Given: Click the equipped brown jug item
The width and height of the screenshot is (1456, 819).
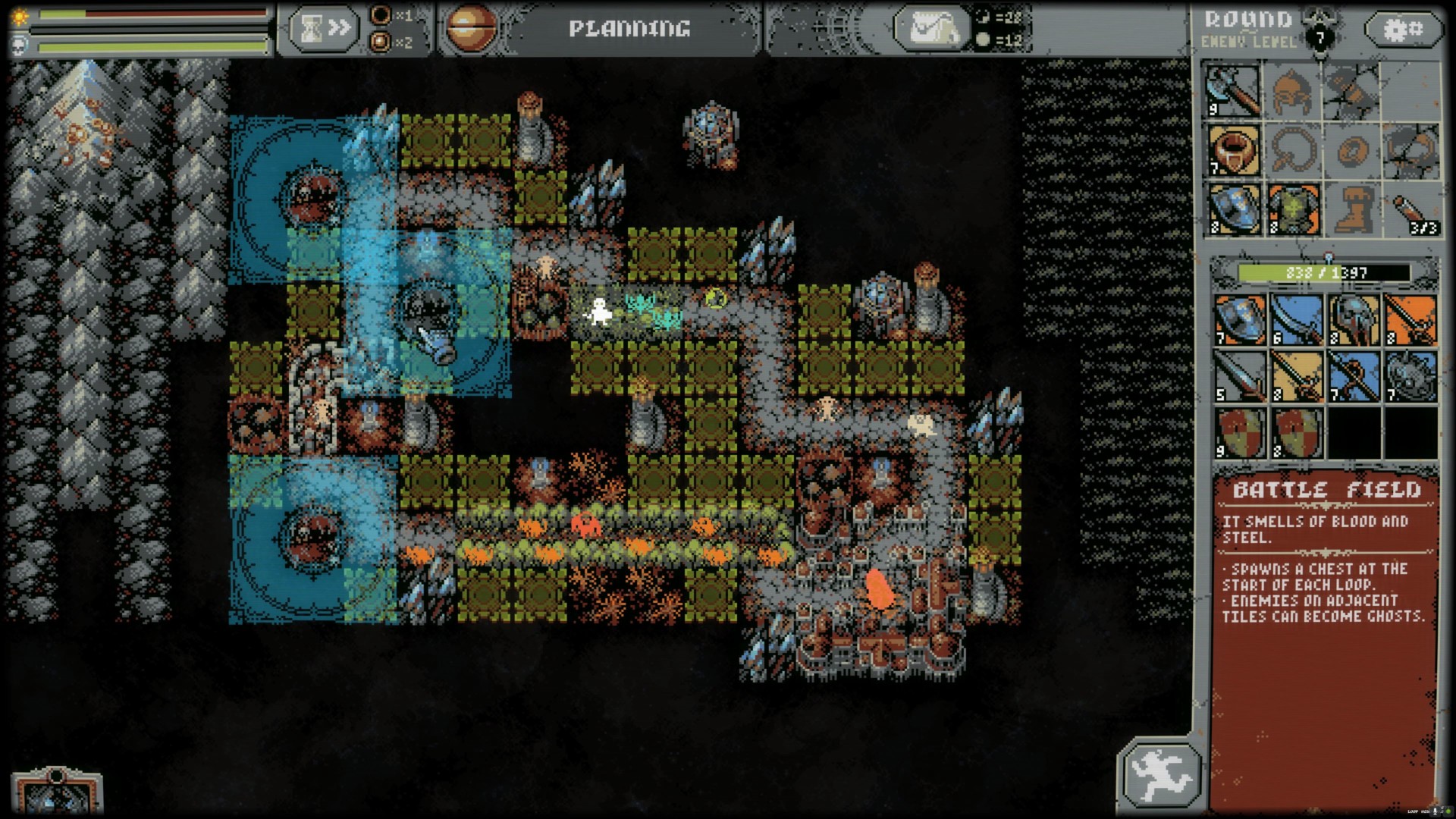Looking at the screenshot, I should tap(1232, 150).
